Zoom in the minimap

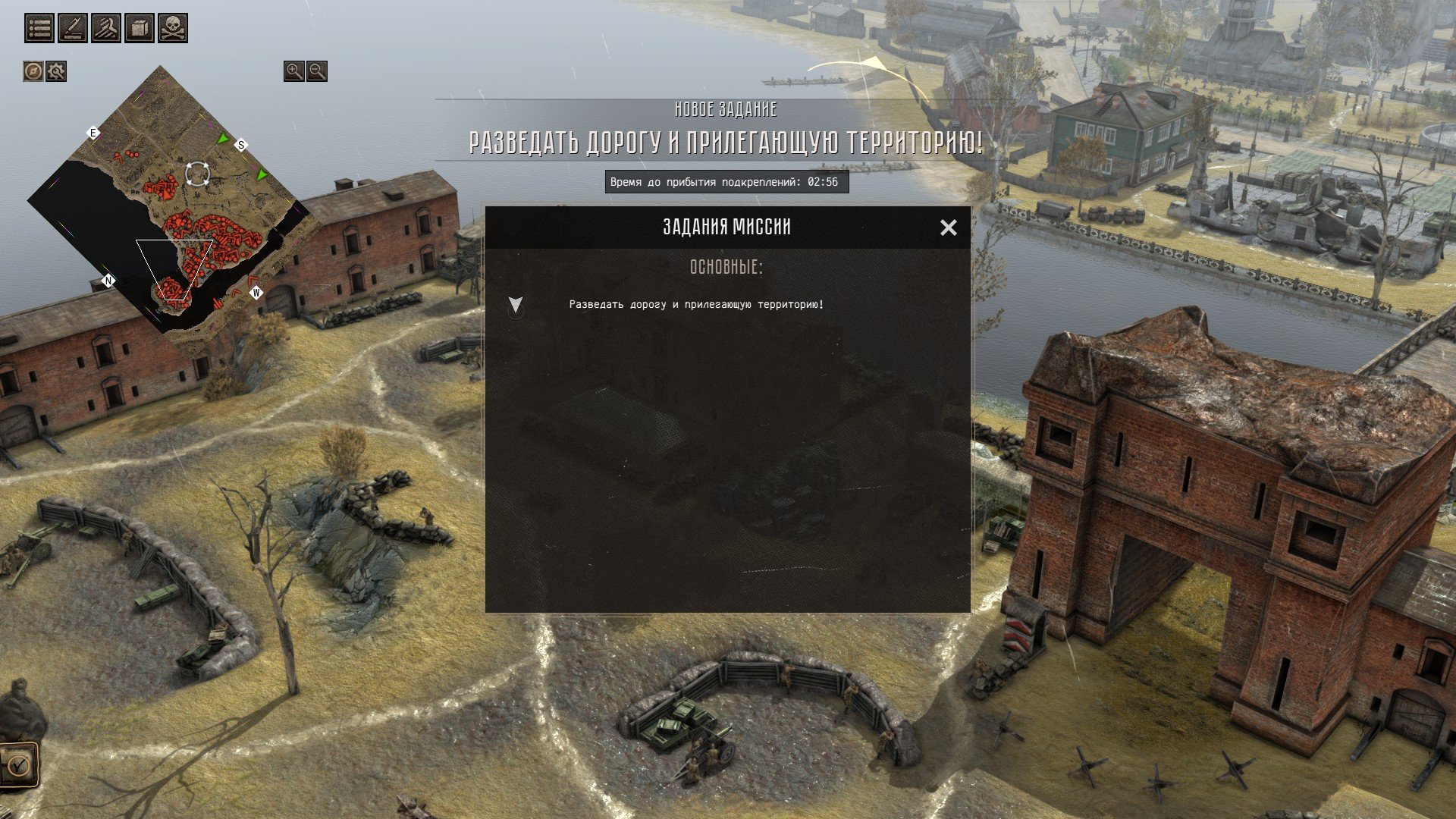click(x=293, y=71)
